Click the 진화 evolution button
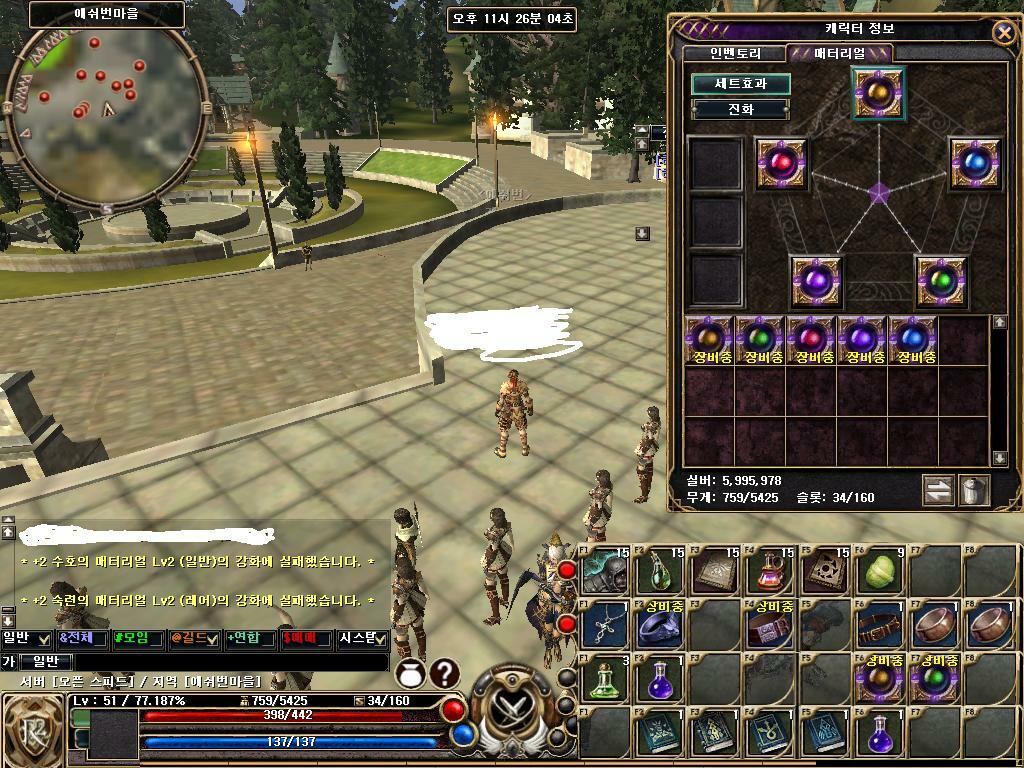 [x=740, y=110]
